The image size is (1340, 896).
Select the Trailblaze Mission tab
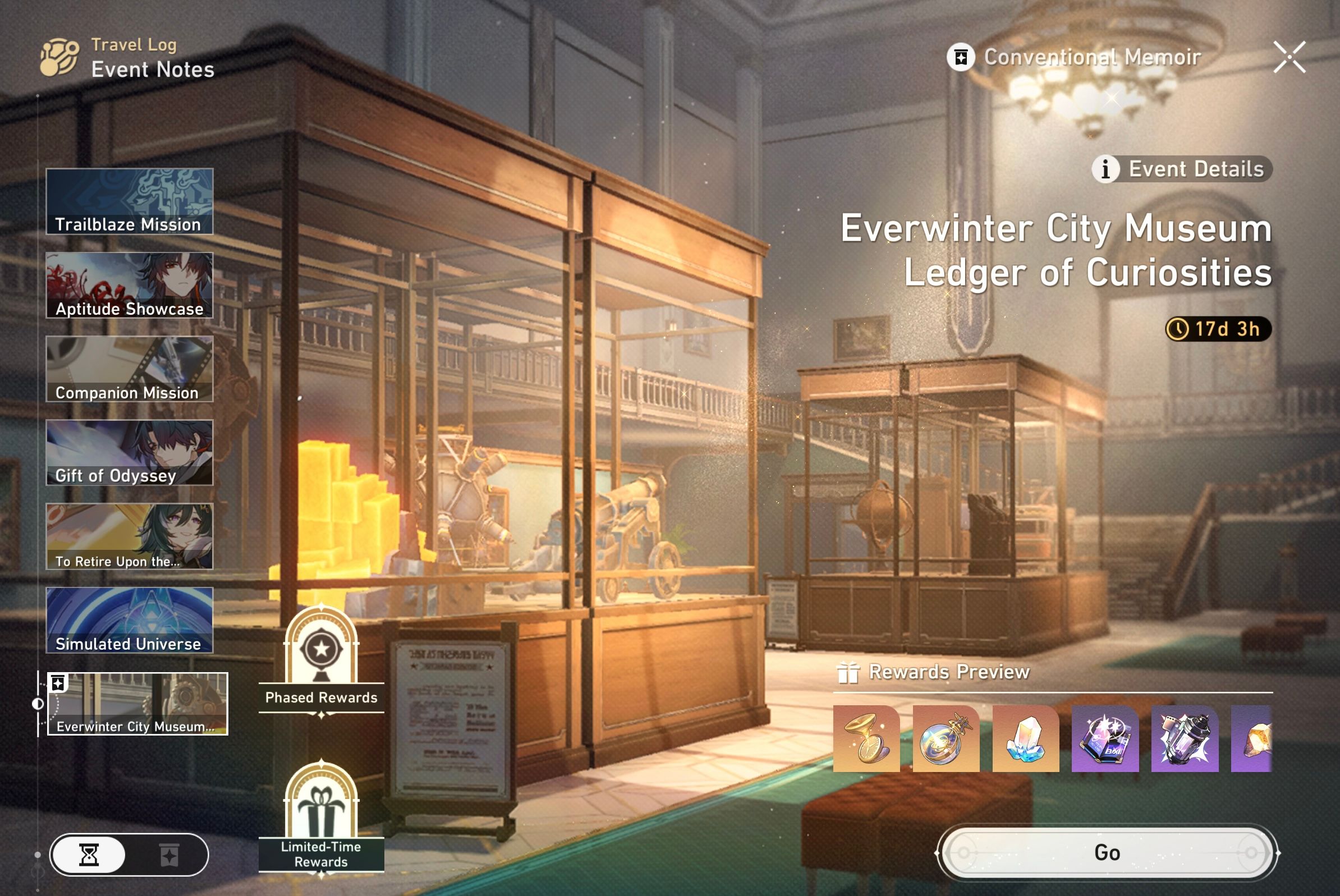[129, 201]
